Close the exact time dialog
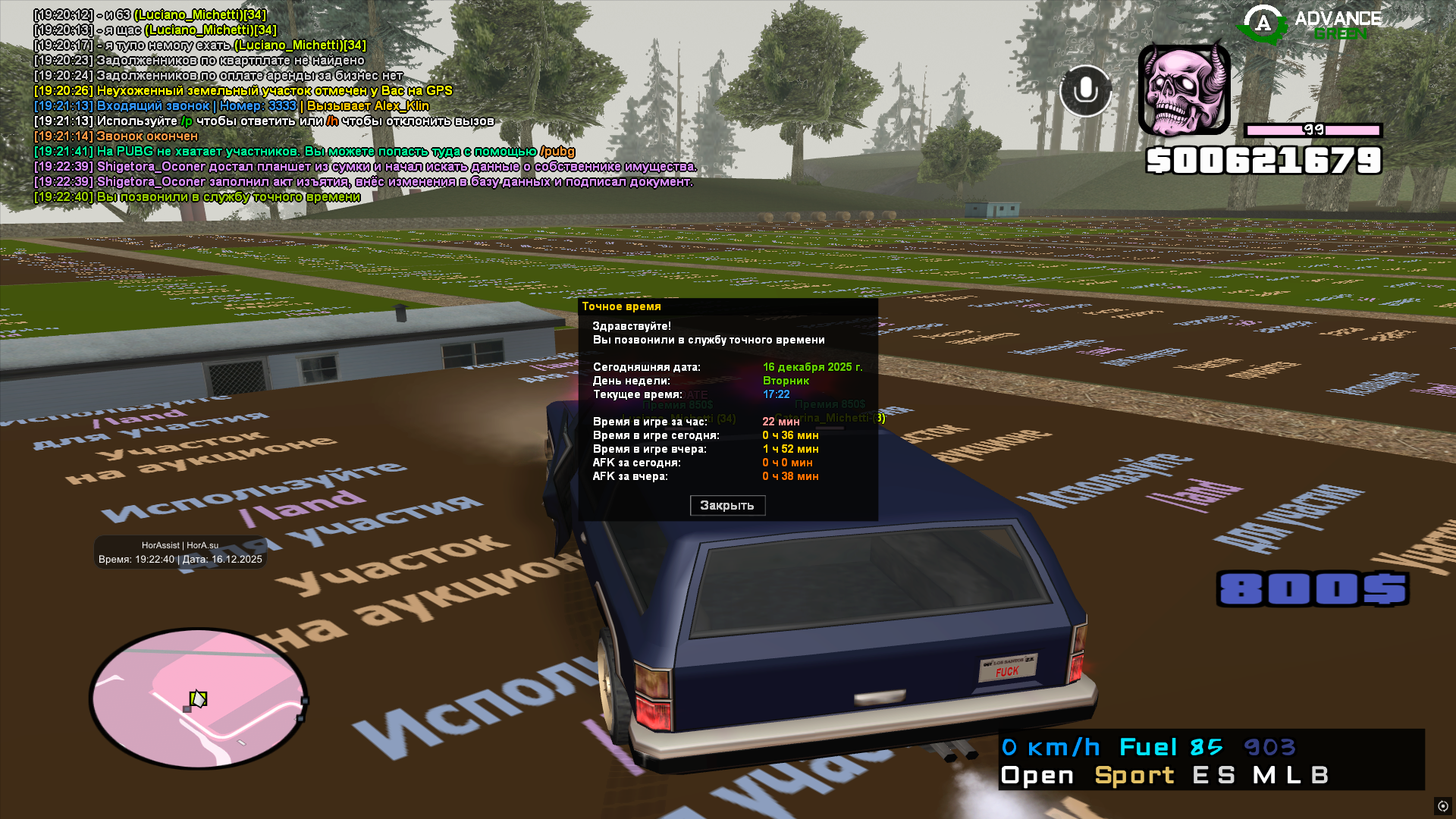1456x819 pixels. pyautogui.click(x=727, y=506)
